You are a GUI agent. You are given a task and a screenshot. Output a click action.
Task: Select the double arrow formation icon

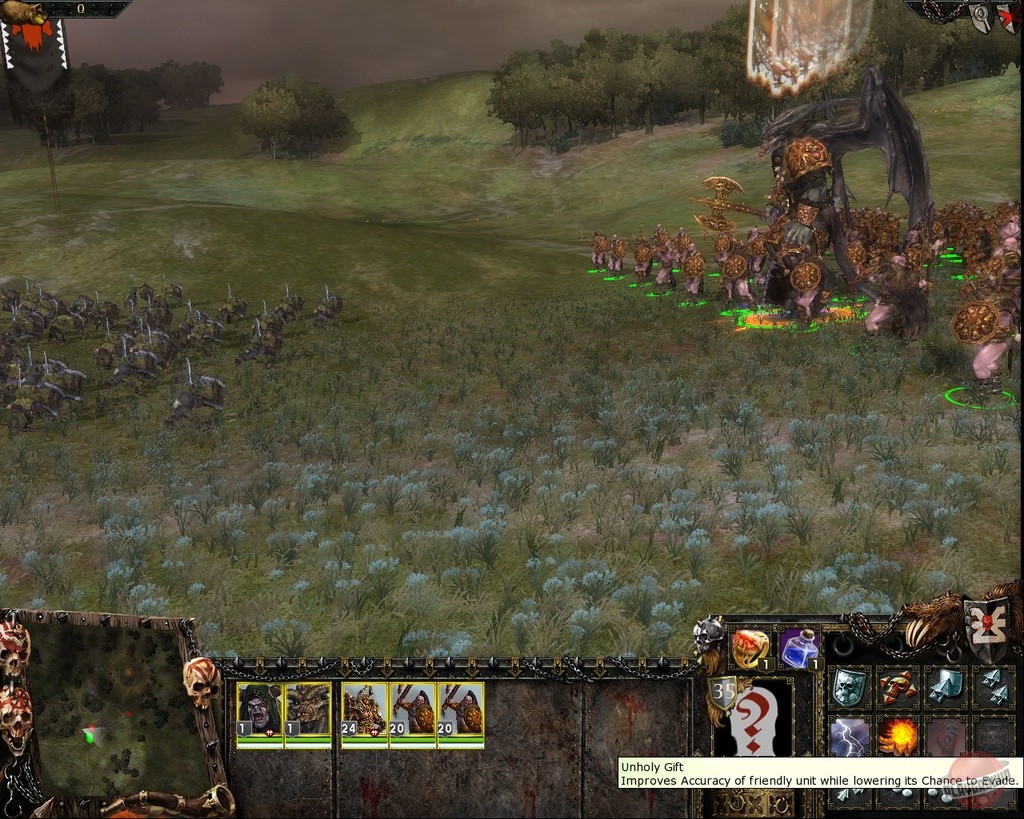pyautogui.click(x=993, y=687)
